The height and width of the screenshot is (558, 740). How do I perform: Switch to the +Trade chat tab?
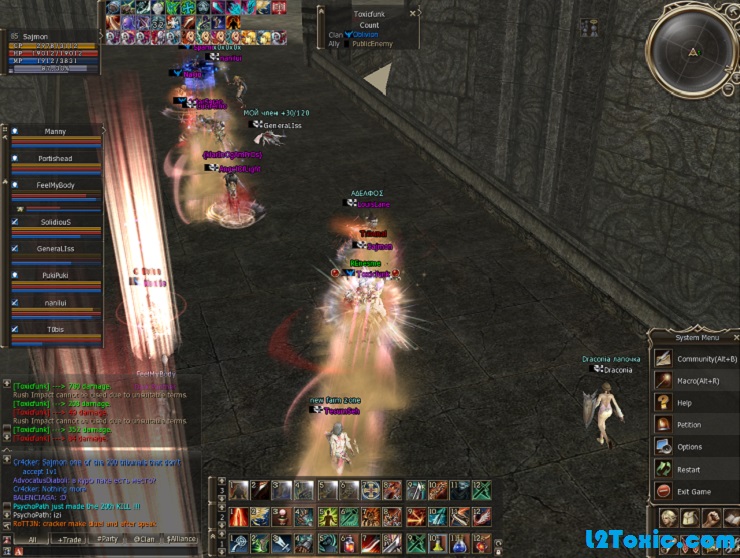[x=70, y=539]
